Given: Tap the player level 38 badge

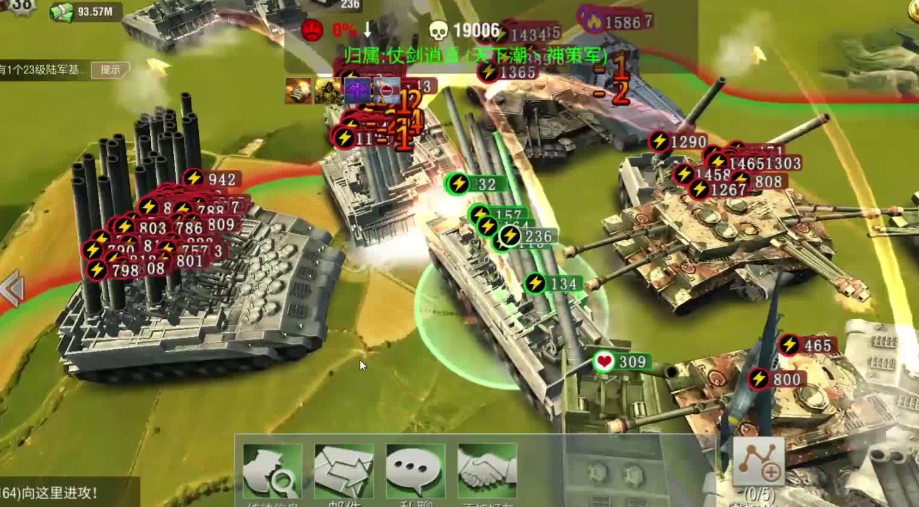Looking at the screenshot, I should coord(20,6).
